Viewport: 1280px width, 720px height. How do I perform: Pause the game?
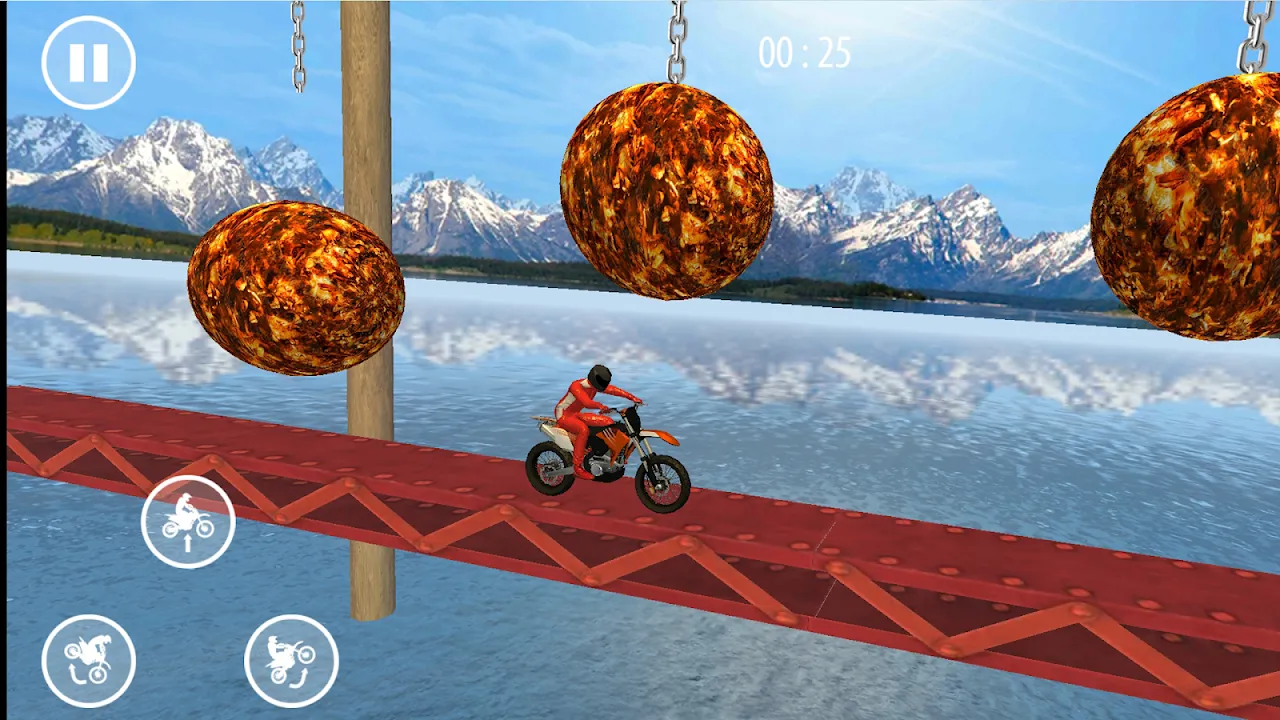[x=88, y=62]
